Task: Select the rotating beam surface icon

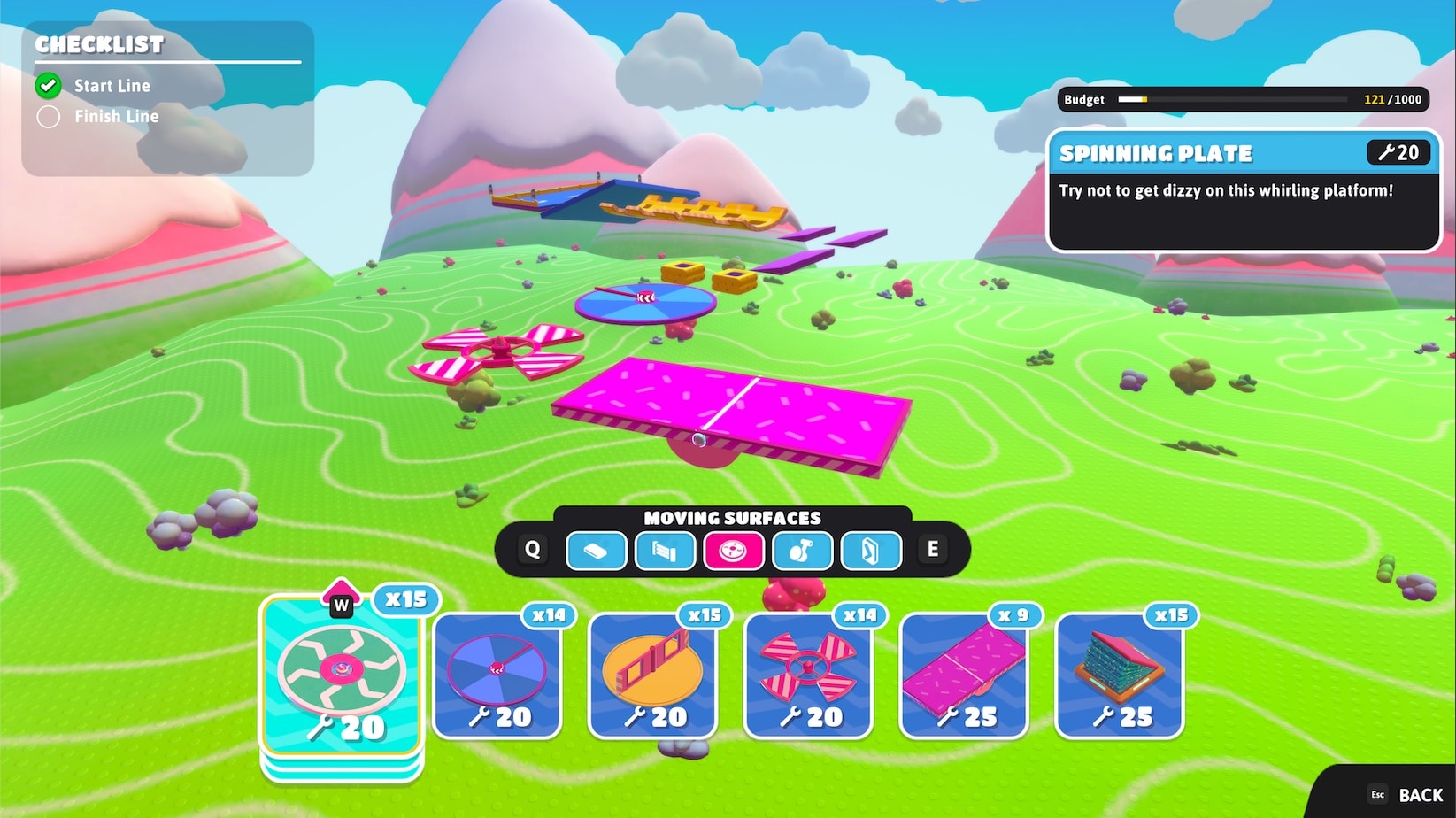Action: 665,551
